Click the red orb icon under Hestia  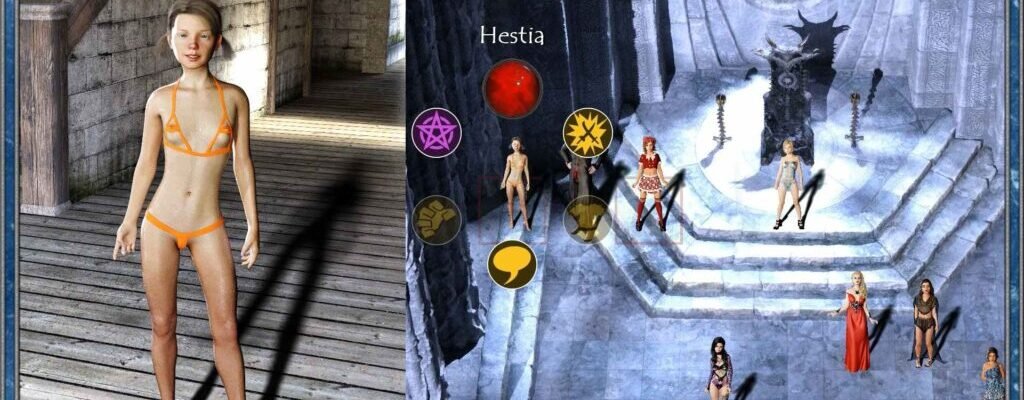512,87
